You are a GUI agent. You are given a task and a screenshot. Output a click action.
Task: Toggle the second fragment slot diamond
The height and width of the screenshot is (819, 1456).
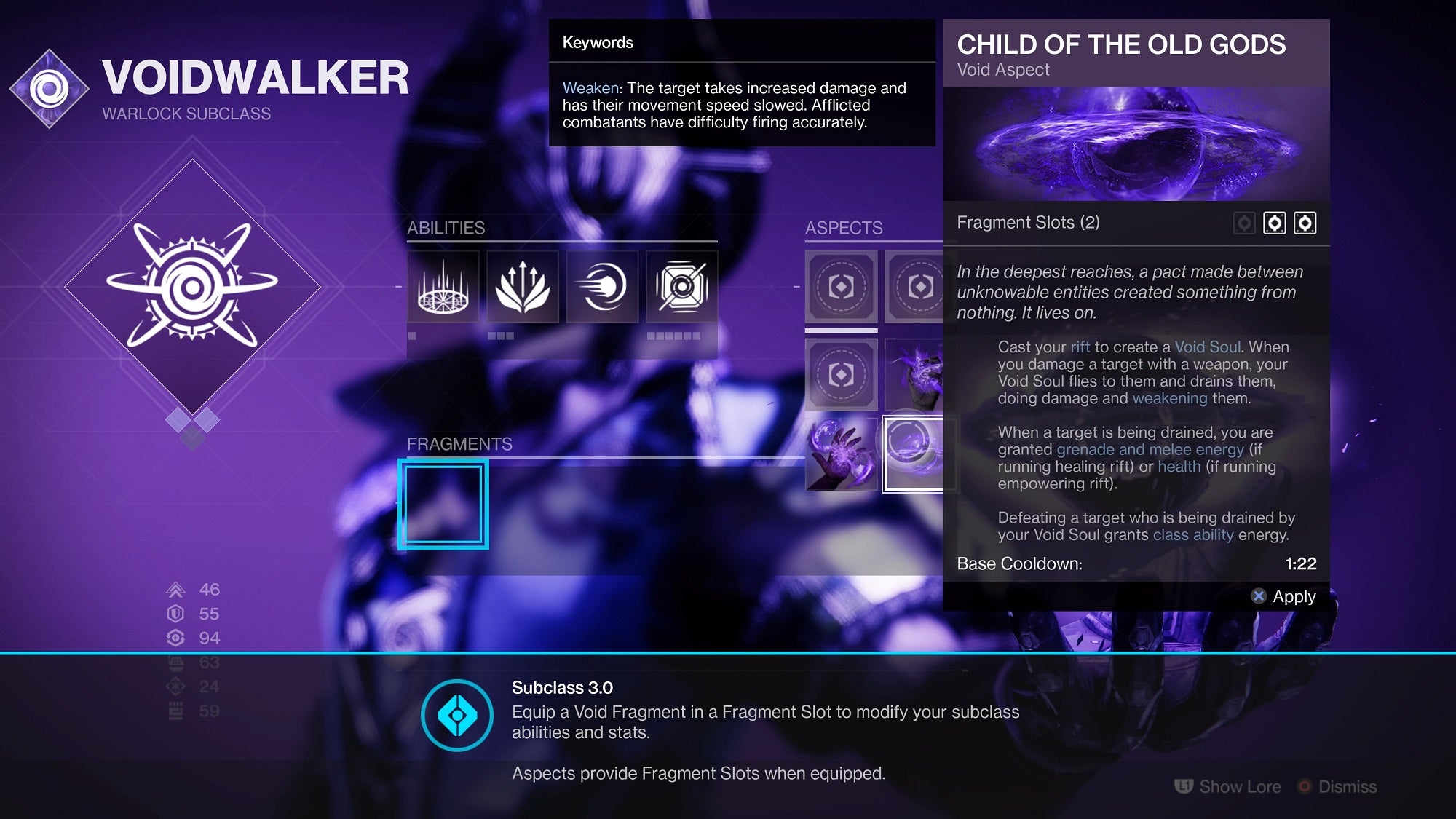(1274, 223)
